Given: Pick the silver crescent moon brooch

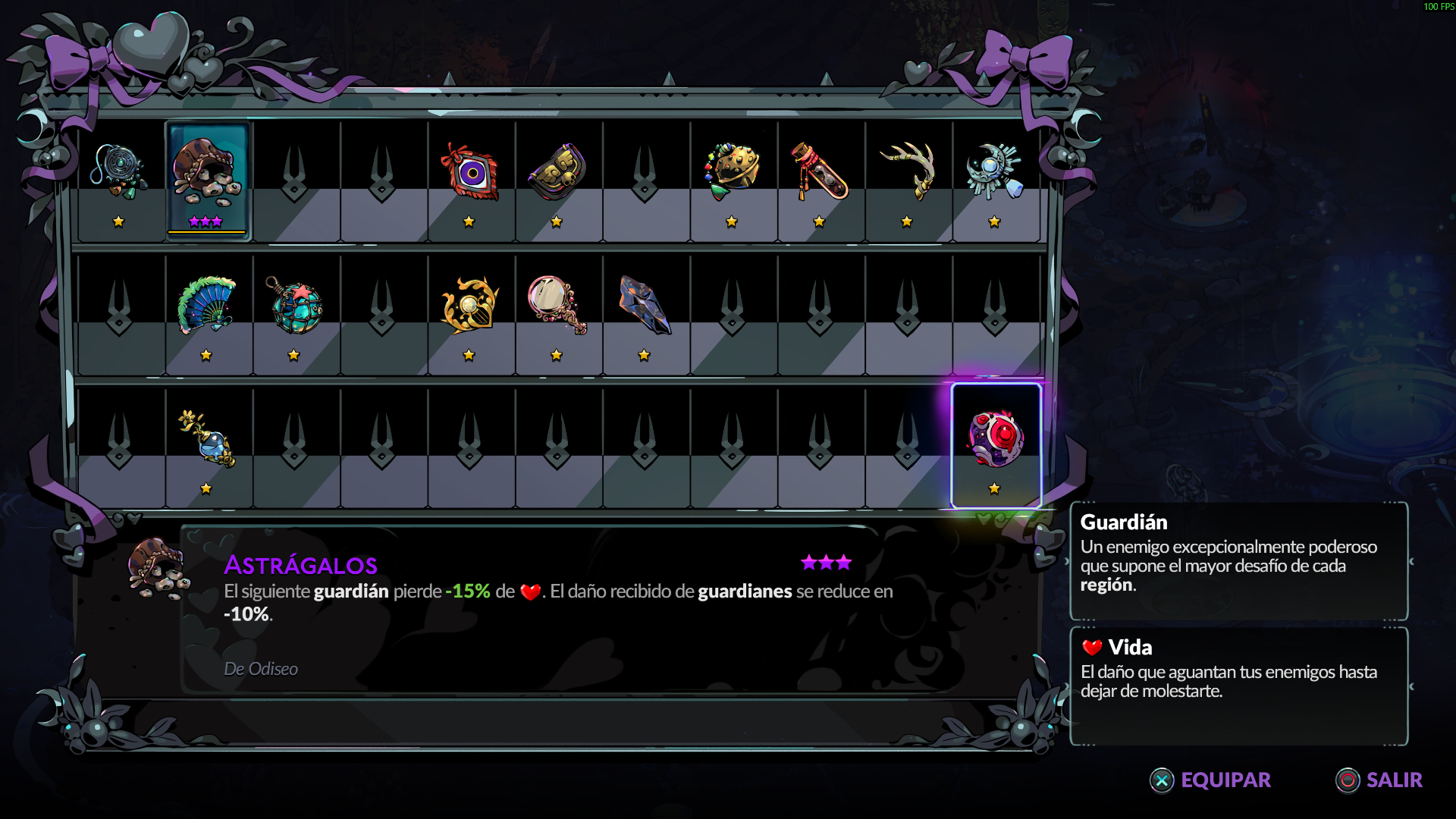Looking at the screenshot, I should click(994, 171).
